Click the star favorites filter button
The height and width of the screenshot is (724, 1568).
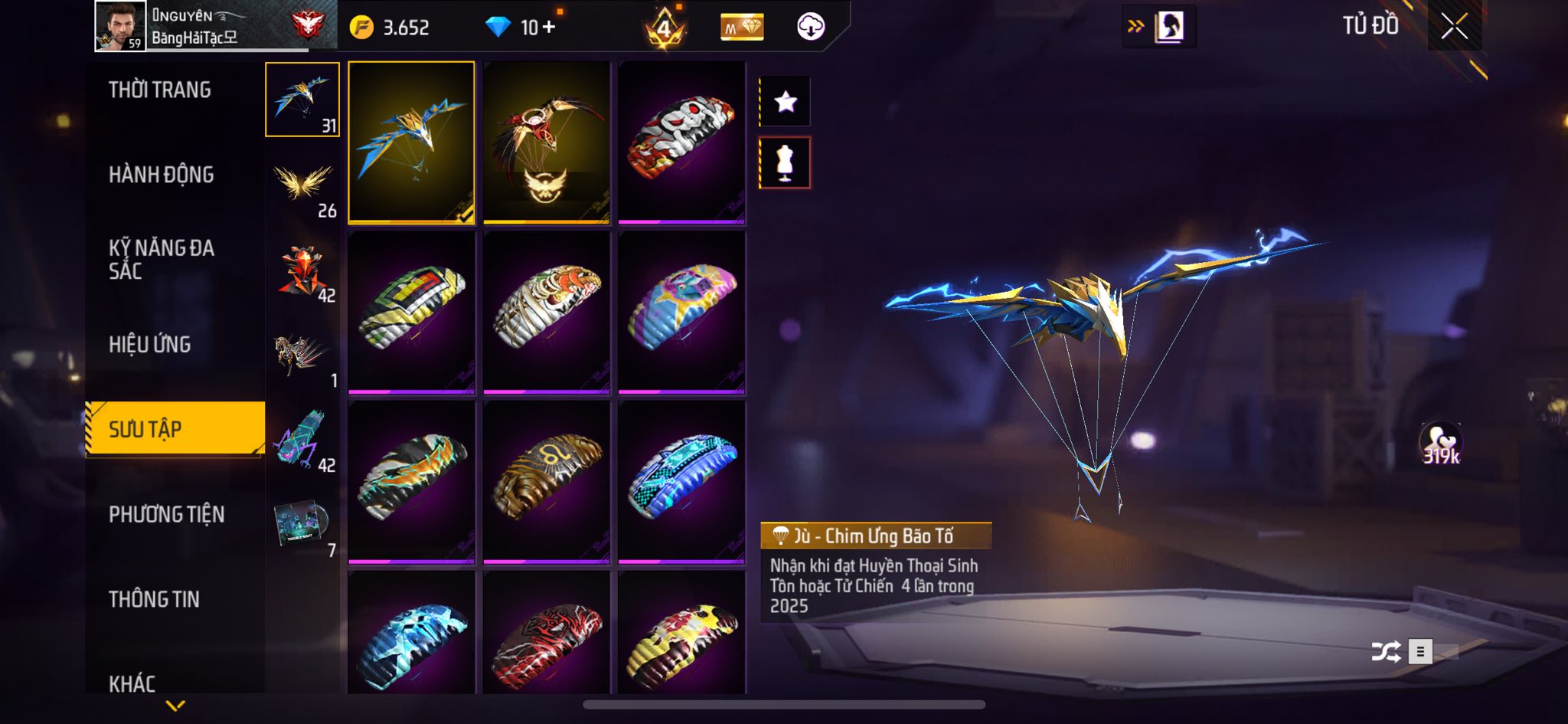[786, 102]
